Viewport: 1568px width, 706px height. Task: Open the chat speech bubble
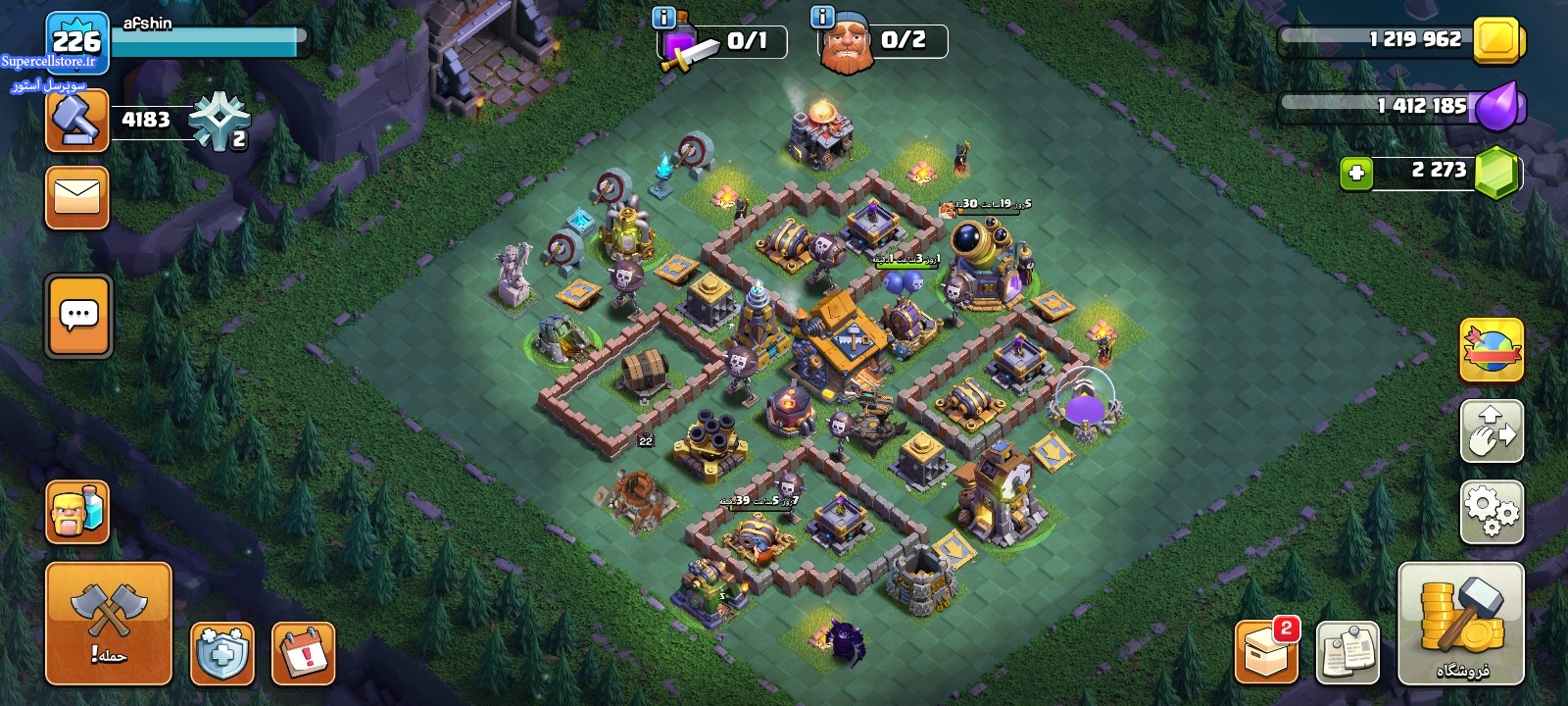coord(78,317)
